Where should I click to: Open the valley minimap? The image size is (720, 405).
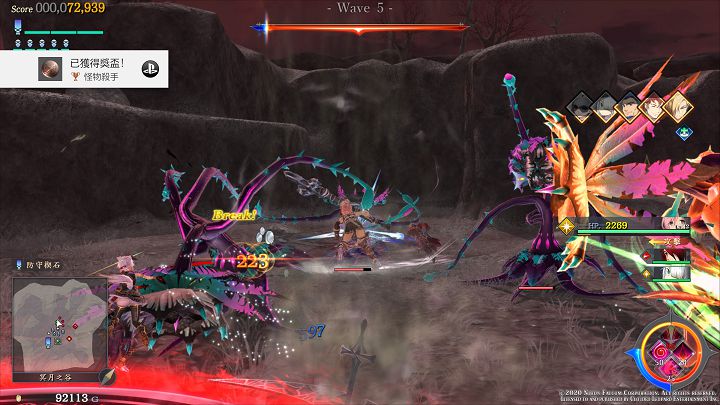[59, 323]
